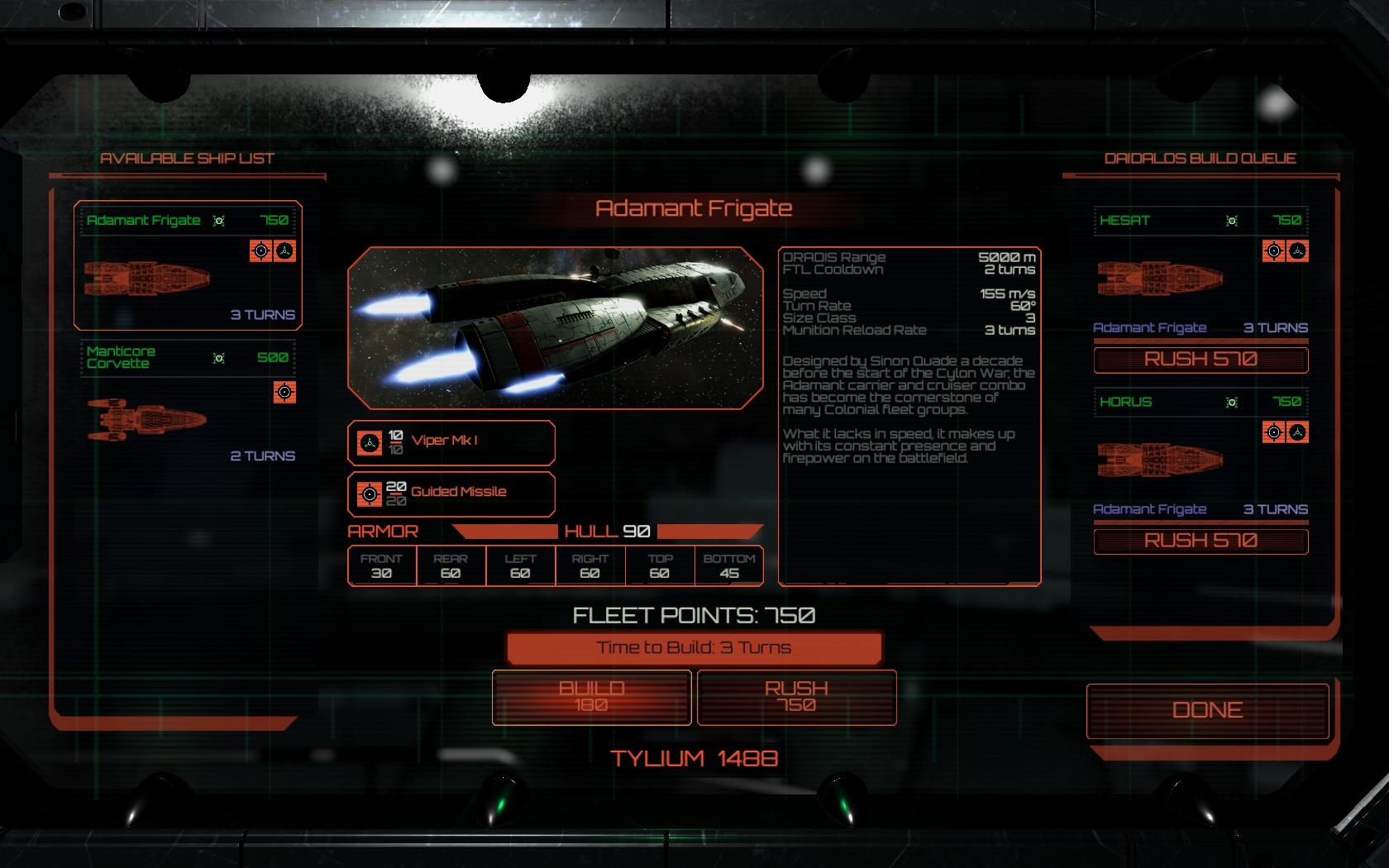Click the Guided Missile loadout icon
Viewport: 1389px width, 868px height.
pos(367,492)
